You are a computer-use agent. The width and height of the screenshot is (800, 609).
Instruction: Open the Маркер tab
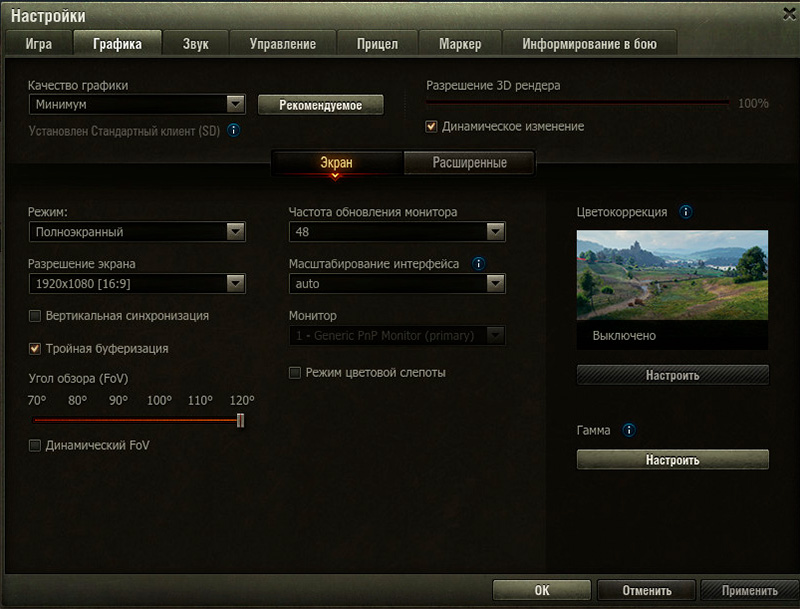[459, 43]
